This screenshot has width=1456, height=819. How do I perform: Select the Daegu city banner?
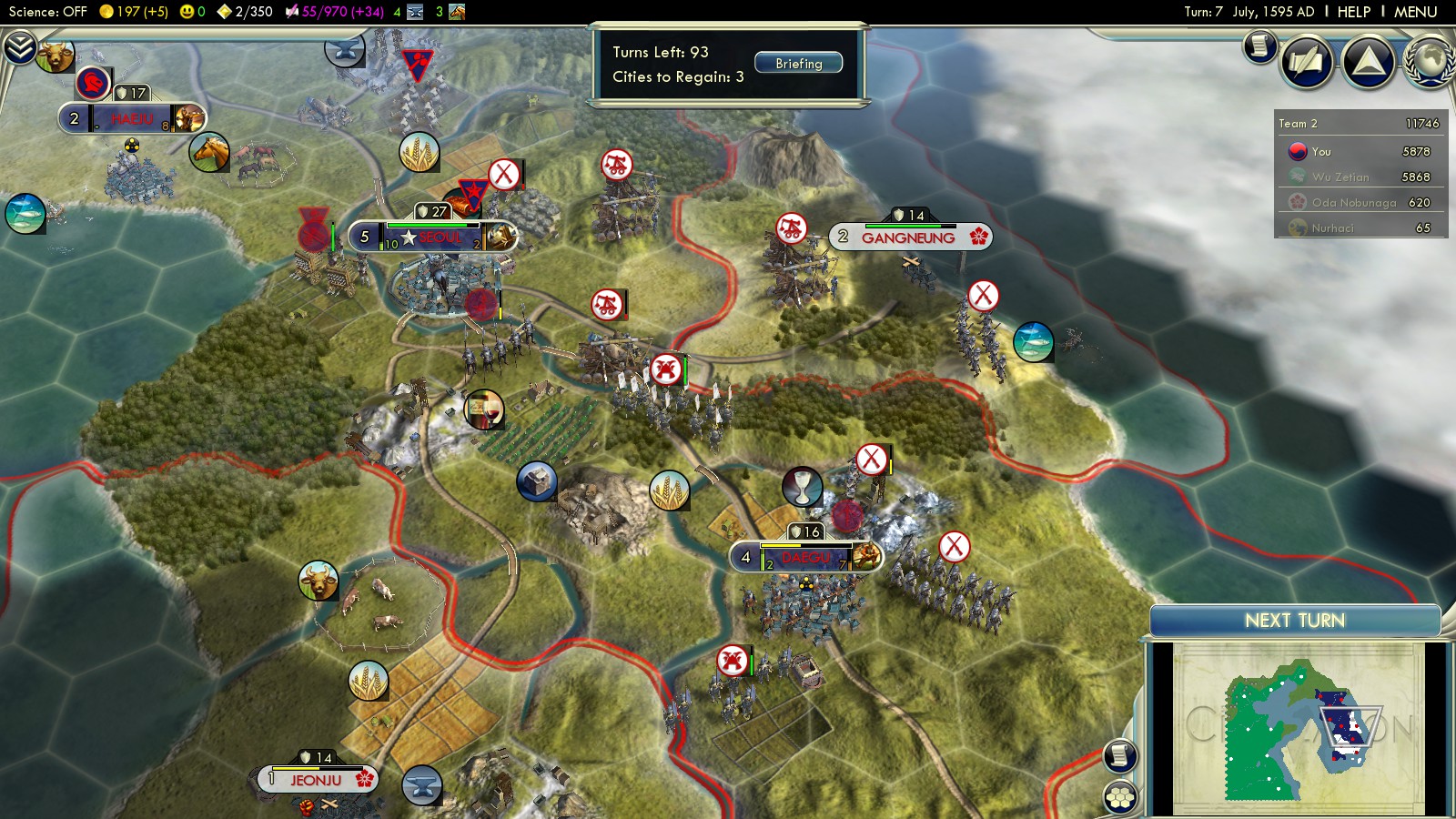tap(805, 557)
